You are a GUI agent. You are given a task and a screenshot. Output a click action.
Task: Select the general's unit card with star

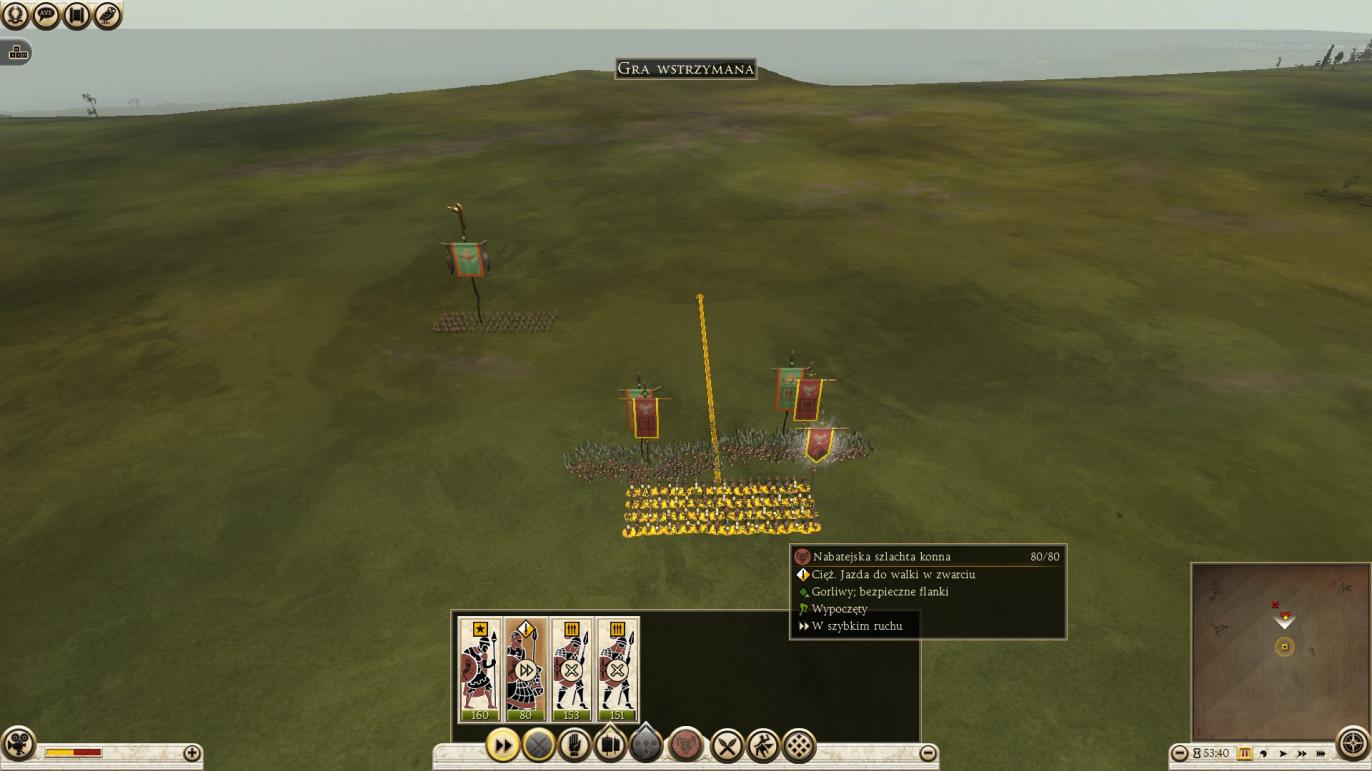(480, 668)
